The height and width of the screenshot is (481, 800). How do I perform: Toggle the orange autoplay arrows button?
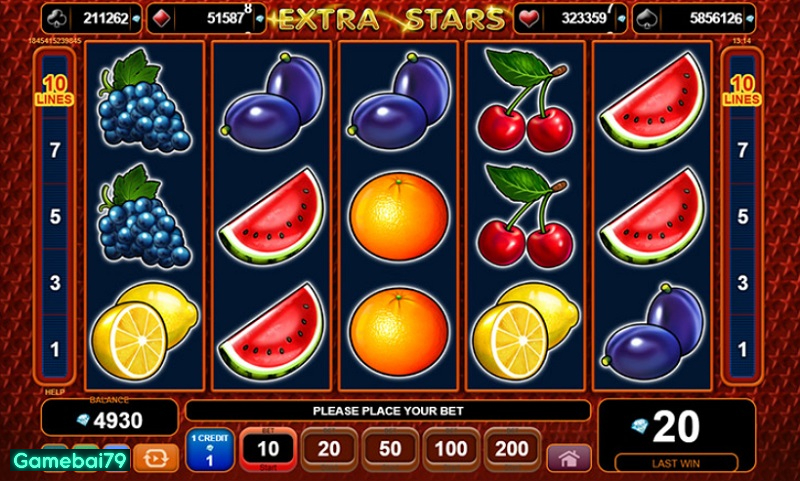coord(155,458)
